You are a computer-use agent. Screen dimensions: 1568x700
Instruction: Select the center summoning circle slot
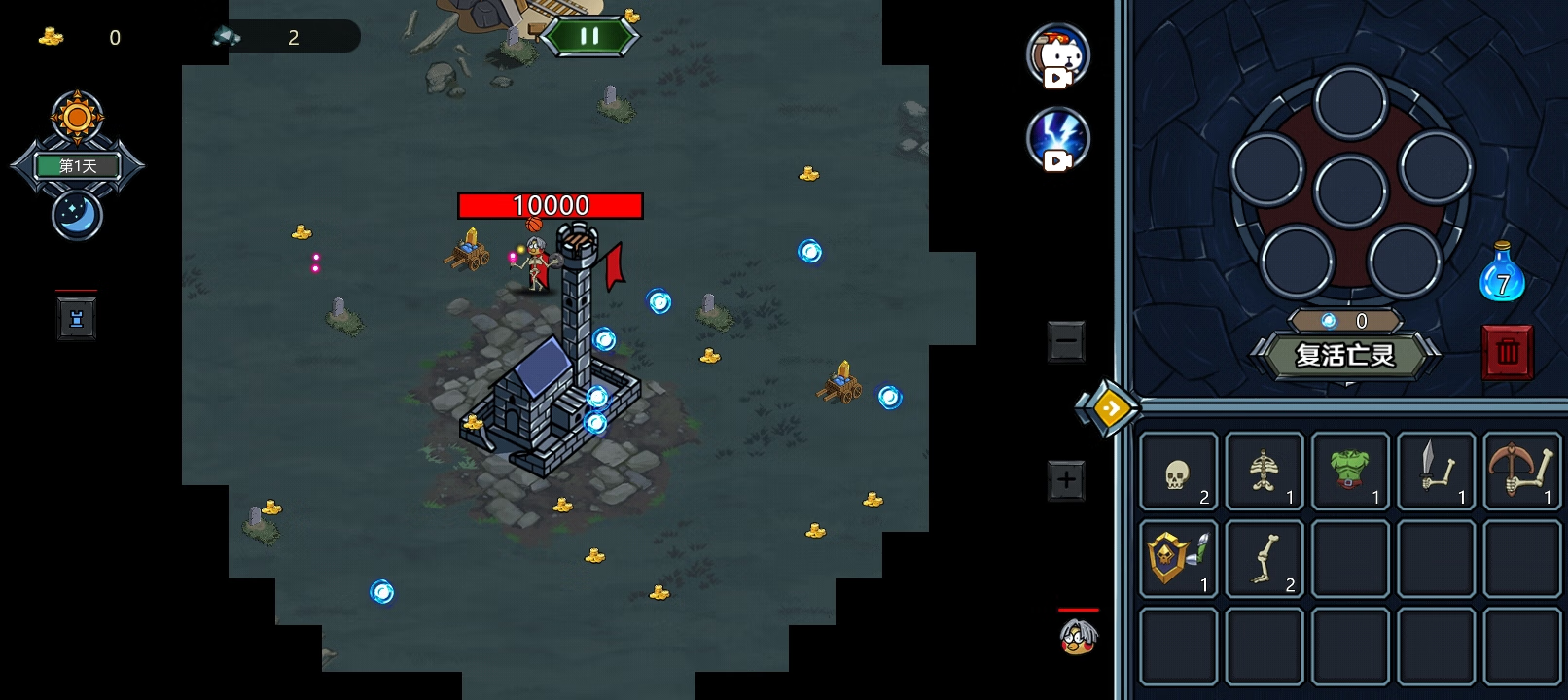tap(1350, 191)
